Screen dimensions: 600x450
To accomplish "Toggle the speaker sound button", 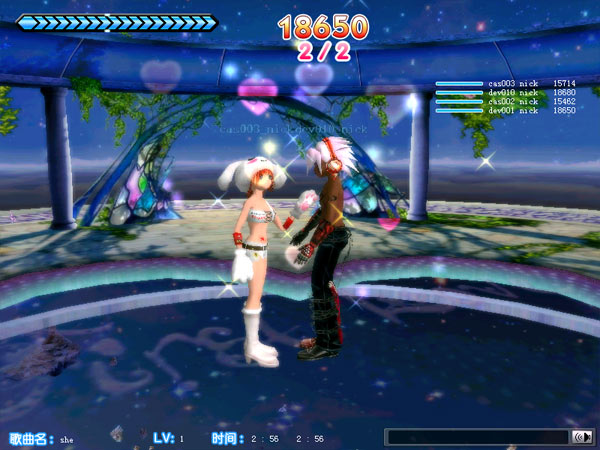I will (581, 437).
